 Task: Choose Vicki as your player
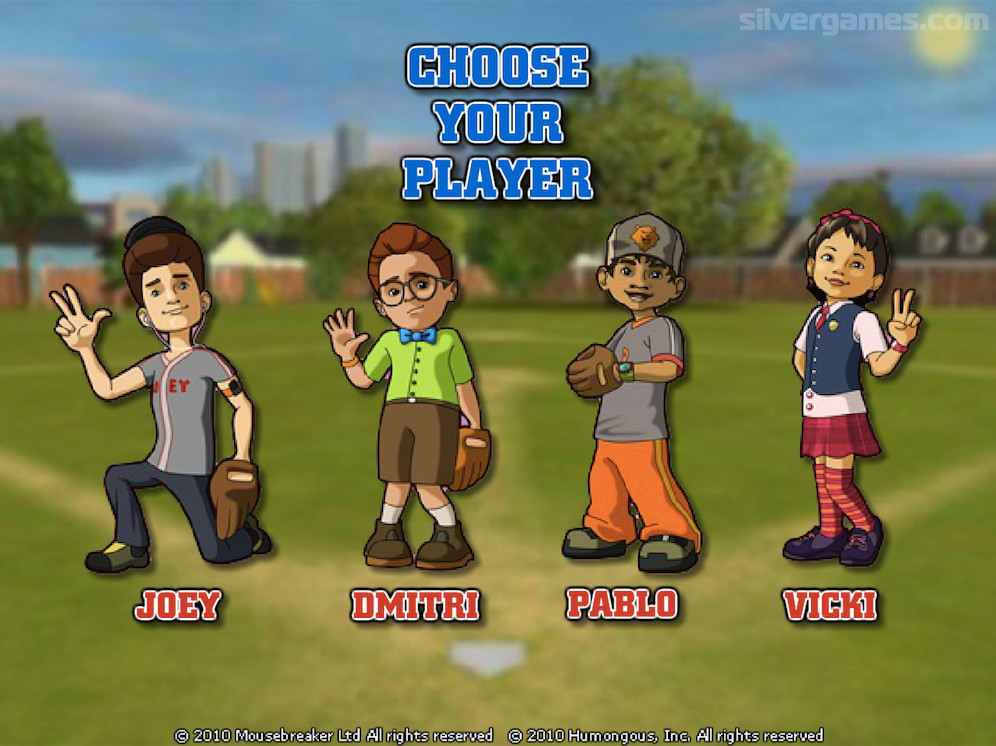pyautogui.click(x=838, y=390)
